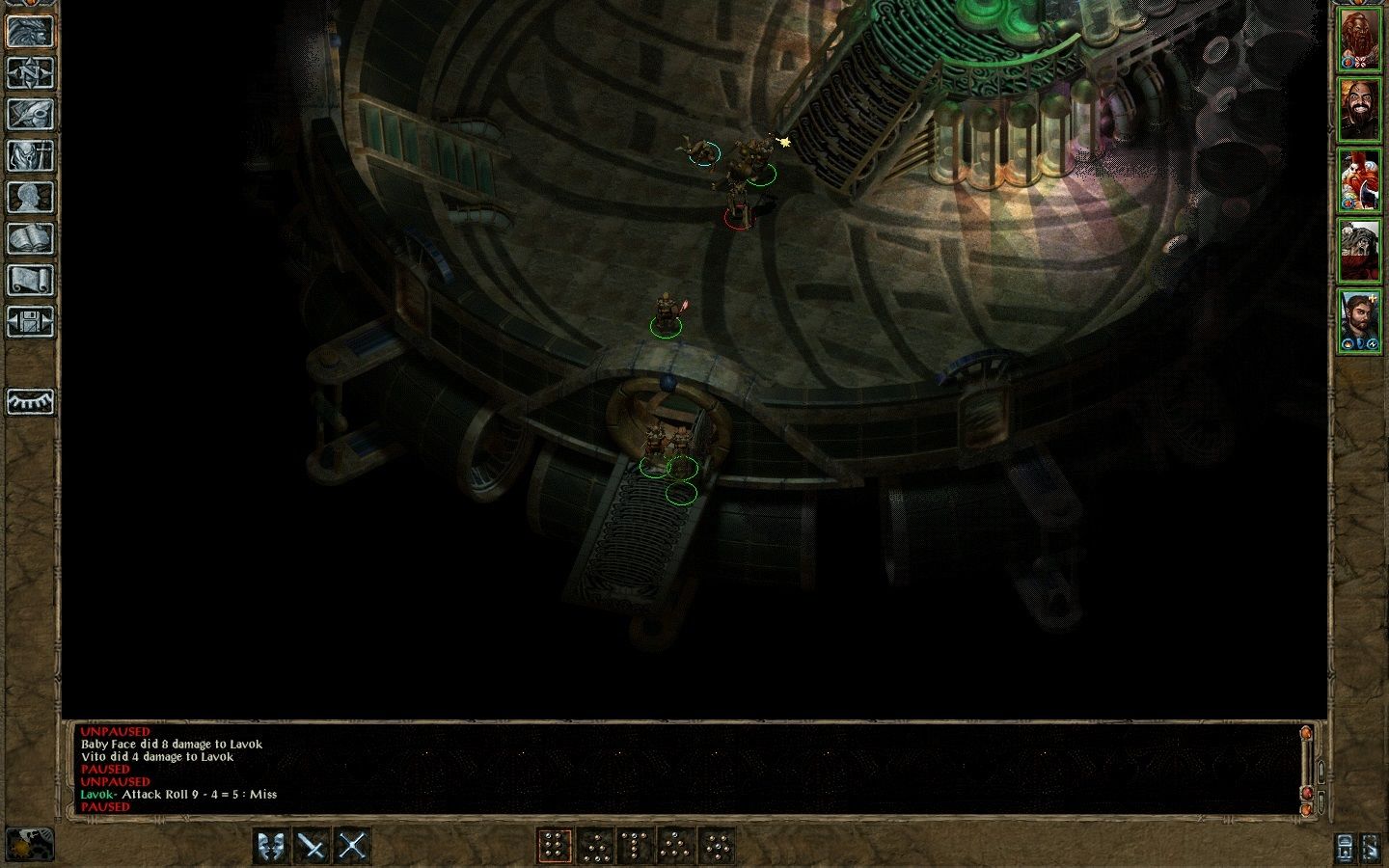Image resolution: width=1389 pixels, height=868 pixels.
Task: Open the party inventory screen
Action: pyautogui.click(x=30, y=155)
